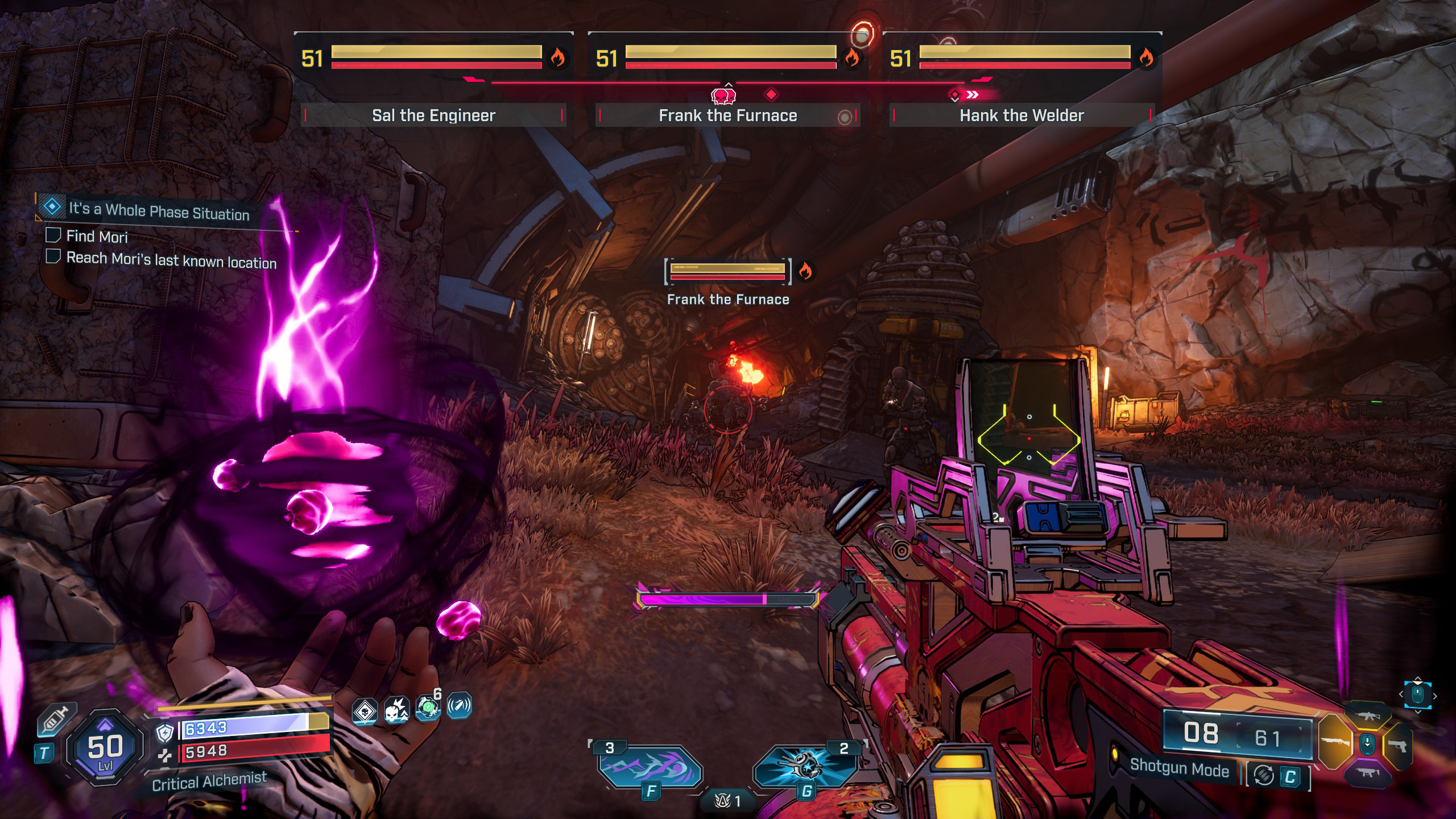Inspect the skull with arrows buff icon
The width and height of the screenshot is (1456, 819).
tap(396, 709)
